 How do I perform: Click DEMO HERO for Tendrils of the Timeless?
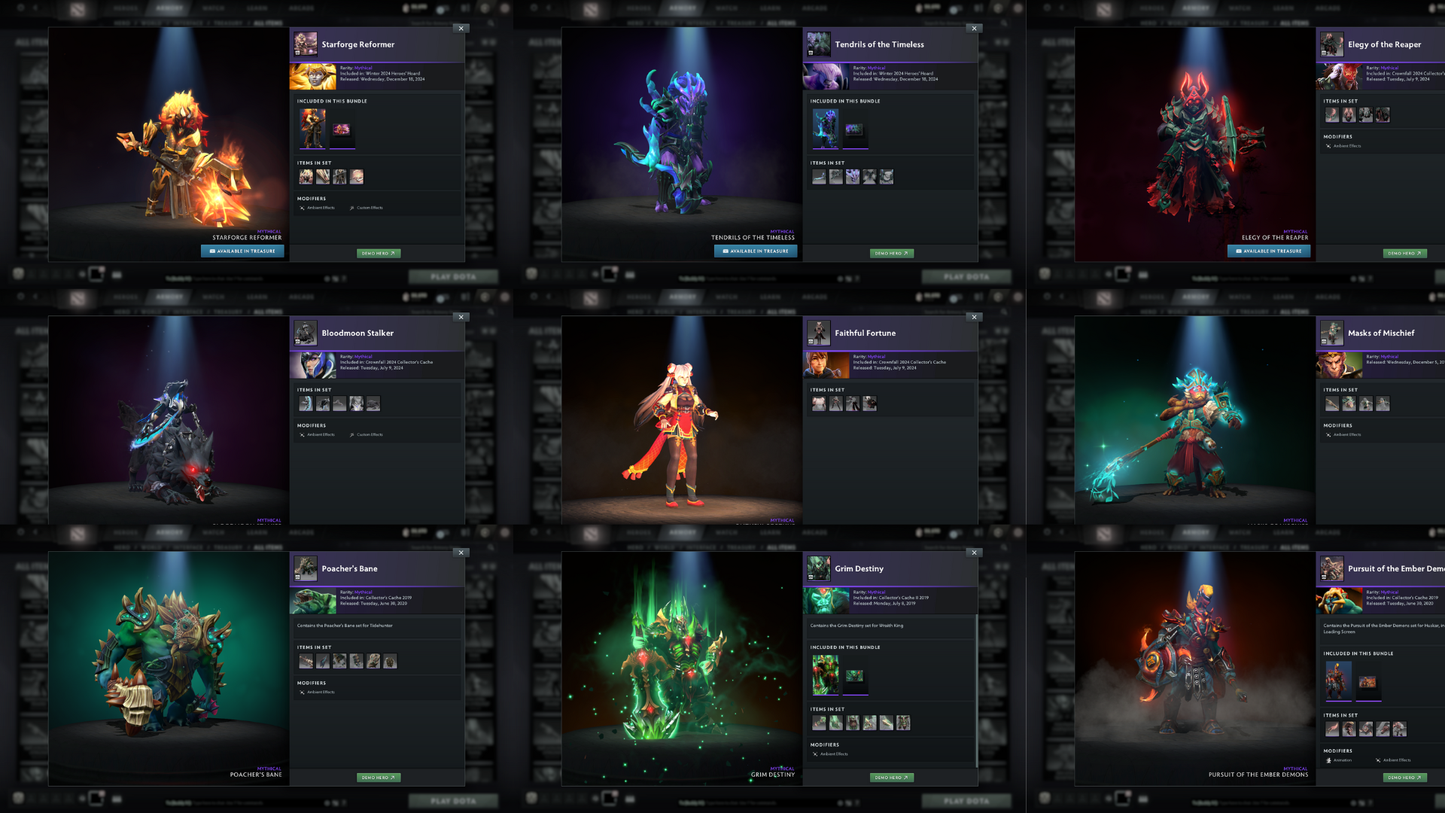tap(891, 253)
